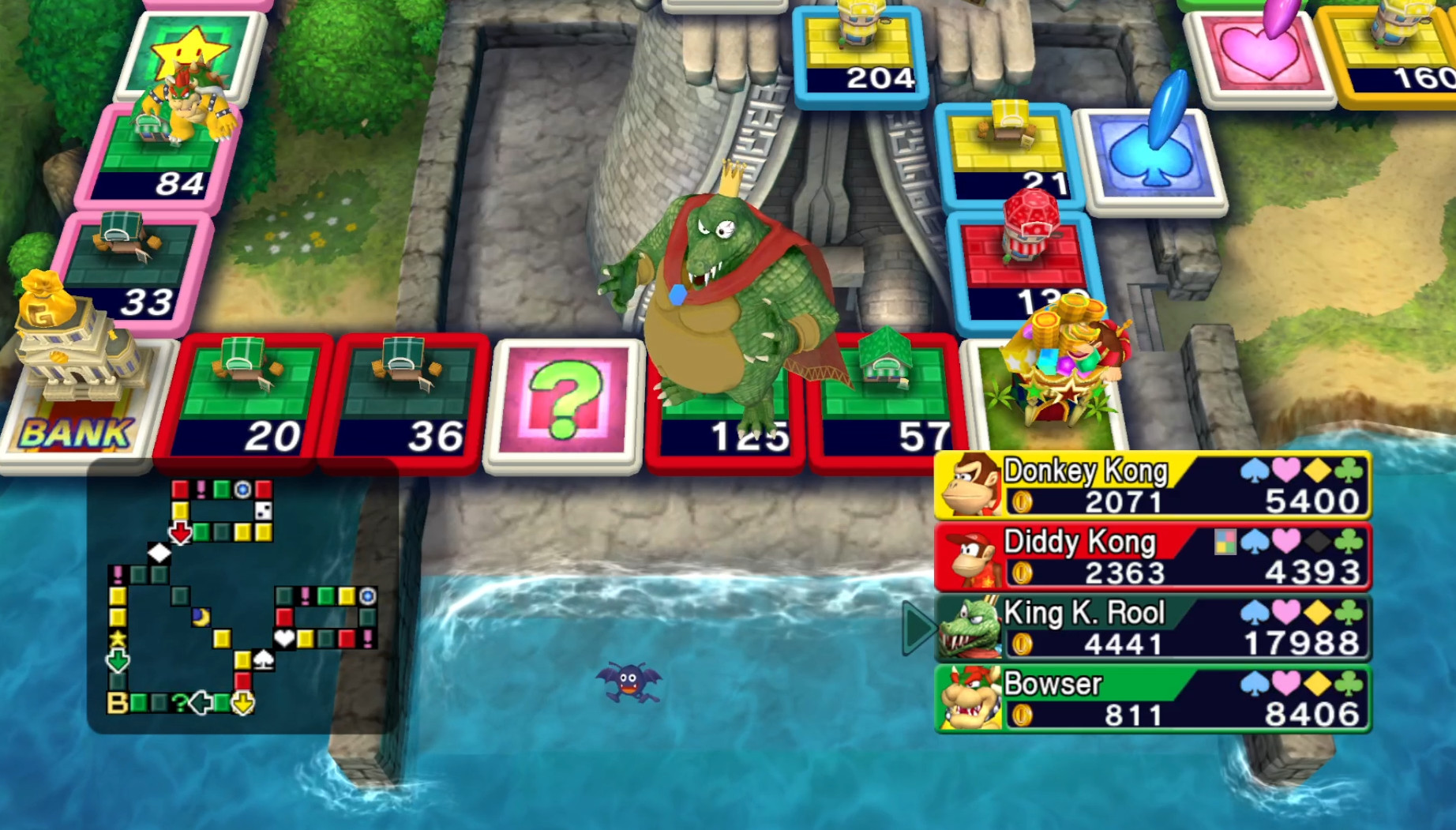Click the moon icon on the minimap
This screenshot has width=1456, height=830.
(201, 617)
